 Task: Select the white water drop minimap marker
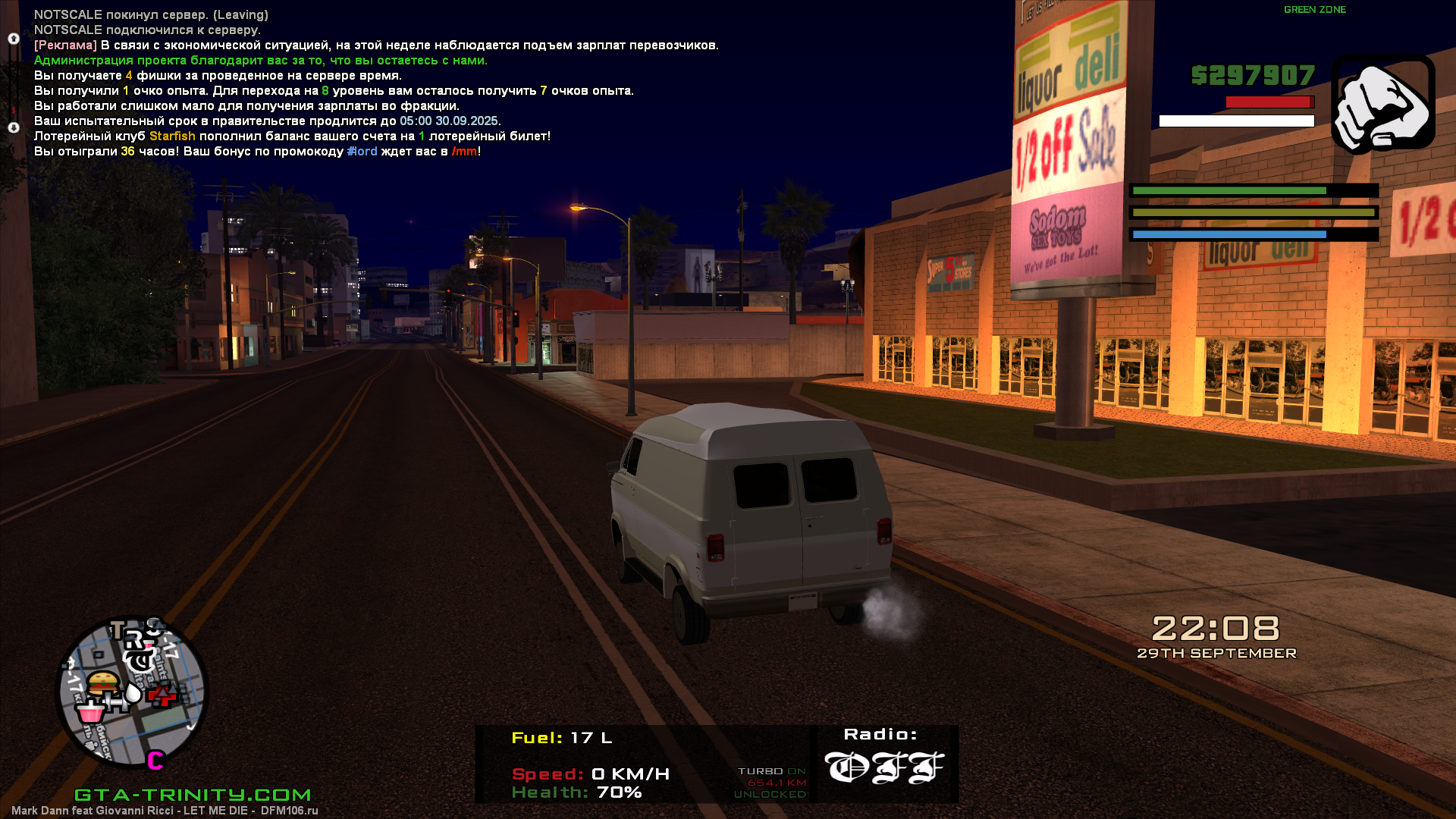tap(133, 692)
